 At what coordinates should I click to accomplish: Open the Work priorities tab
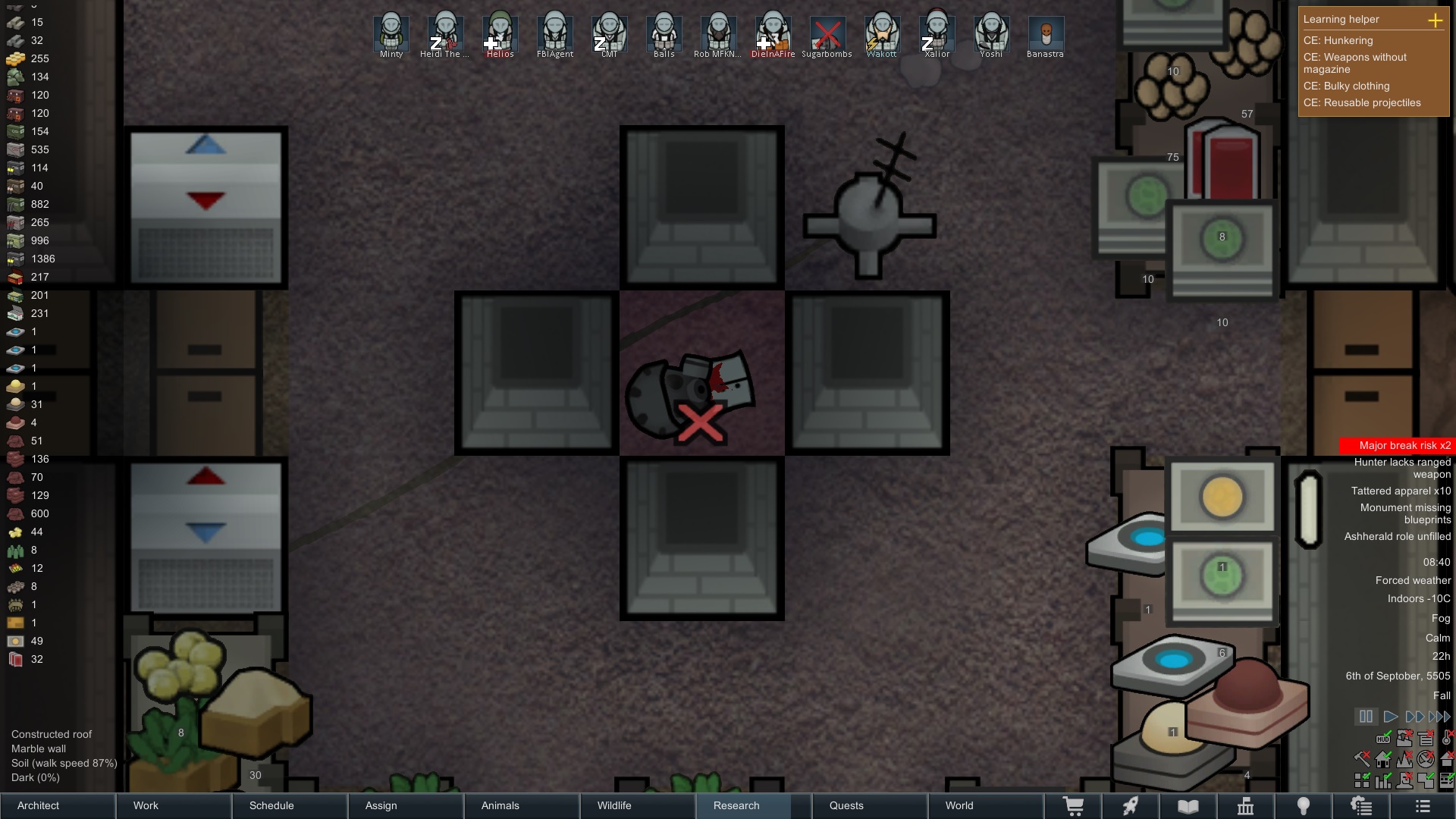tap(174, 805)
